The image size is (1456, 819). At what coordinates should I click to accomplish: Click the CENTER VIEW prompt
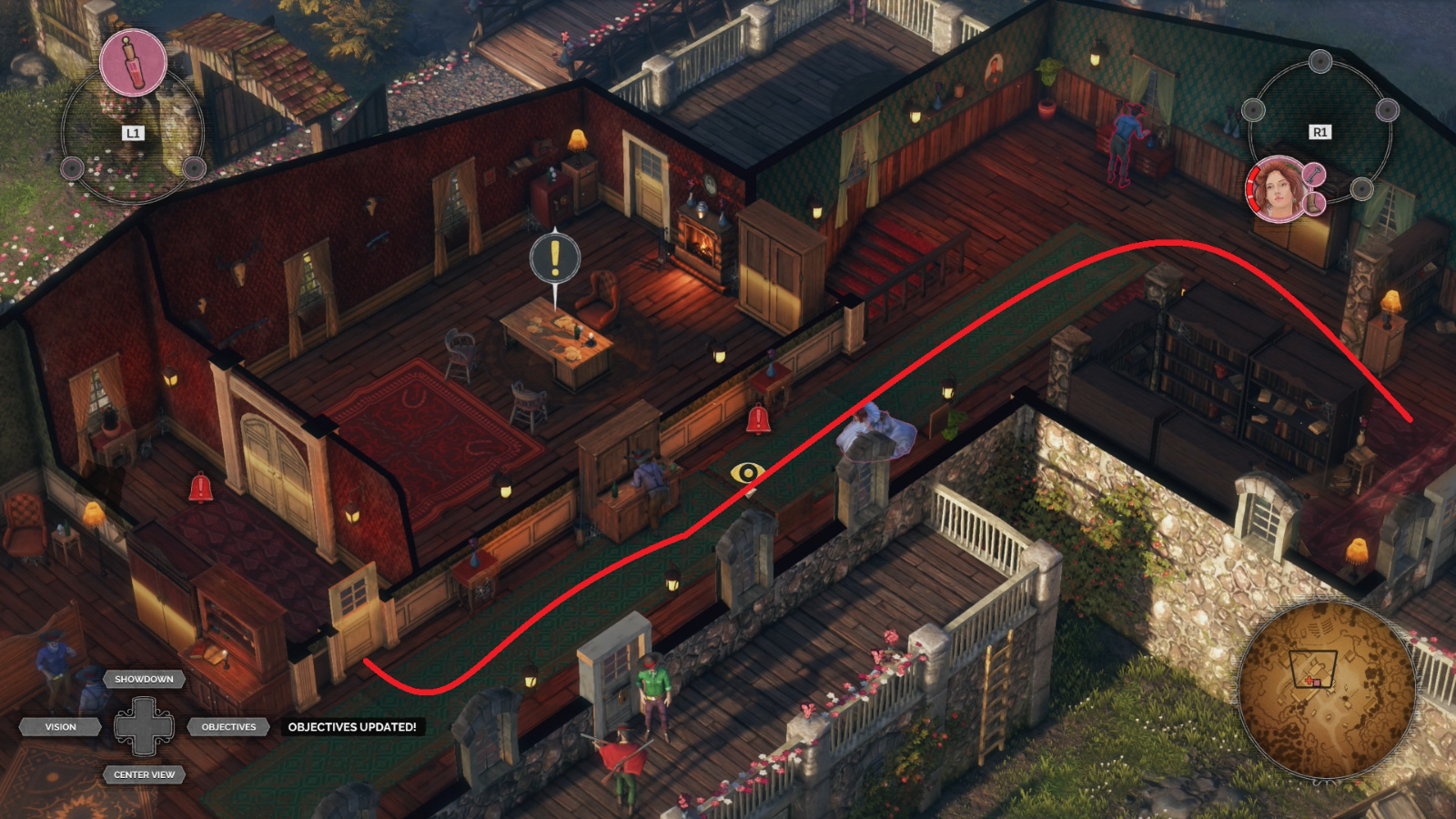click(x=145, y=775)
